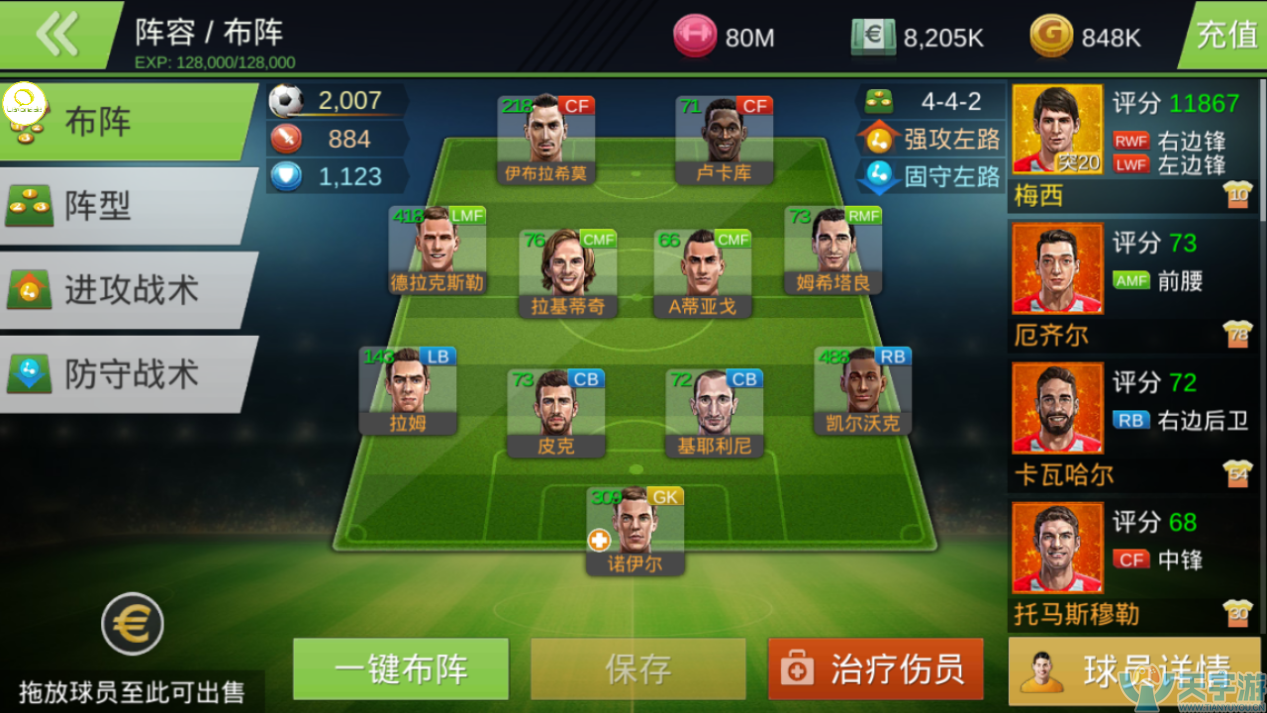Screen dimensions: 1267x713
Task: Choose right back 凯尔沃克 card
Action: coord(862,390)
